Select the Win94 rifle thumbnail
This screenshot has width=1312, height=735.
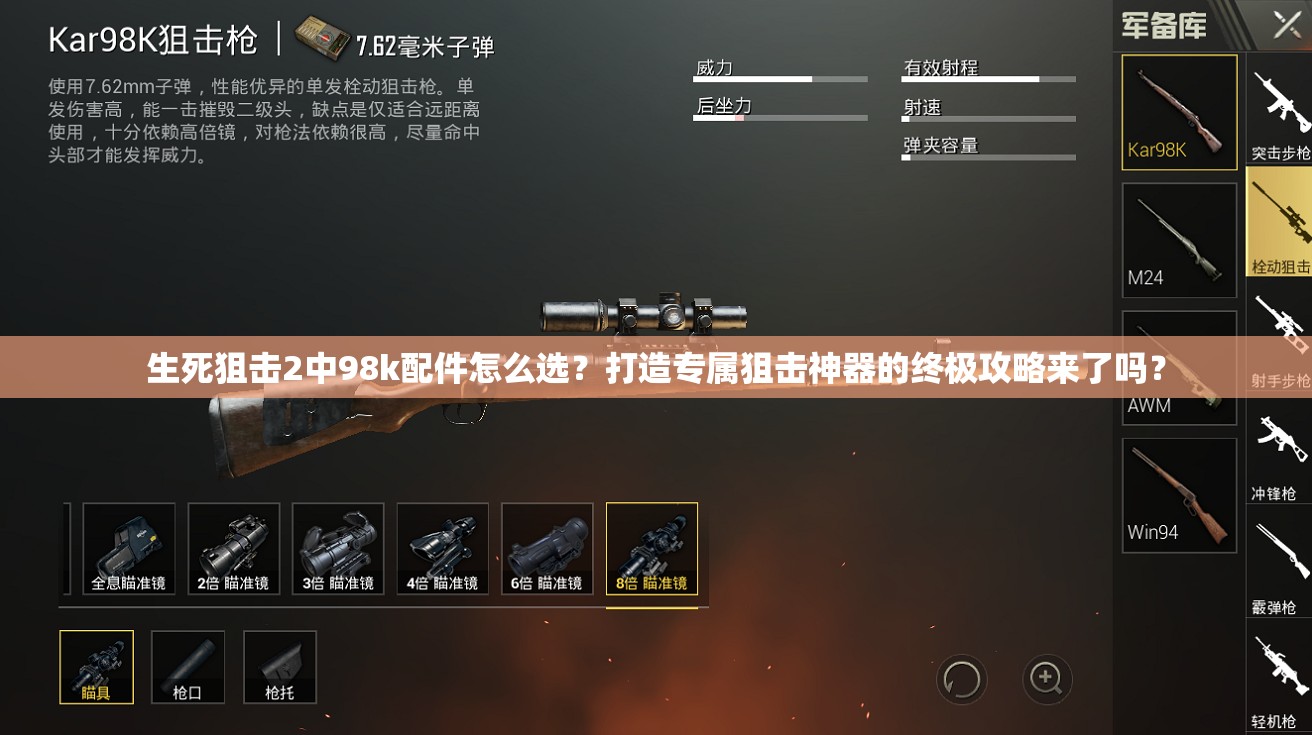click(1179, 494)
